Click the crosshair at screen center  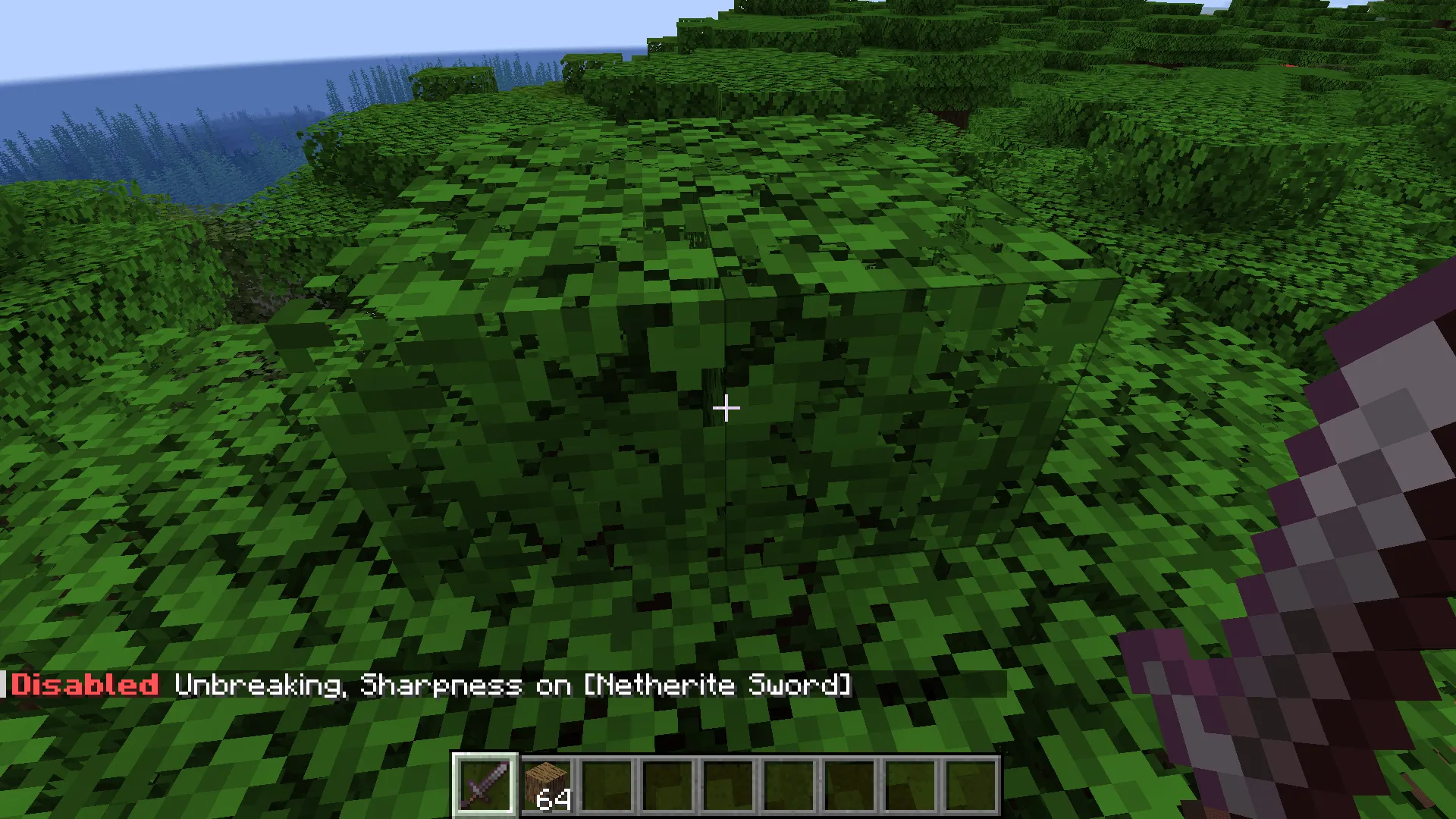click(x=726, y=409)
